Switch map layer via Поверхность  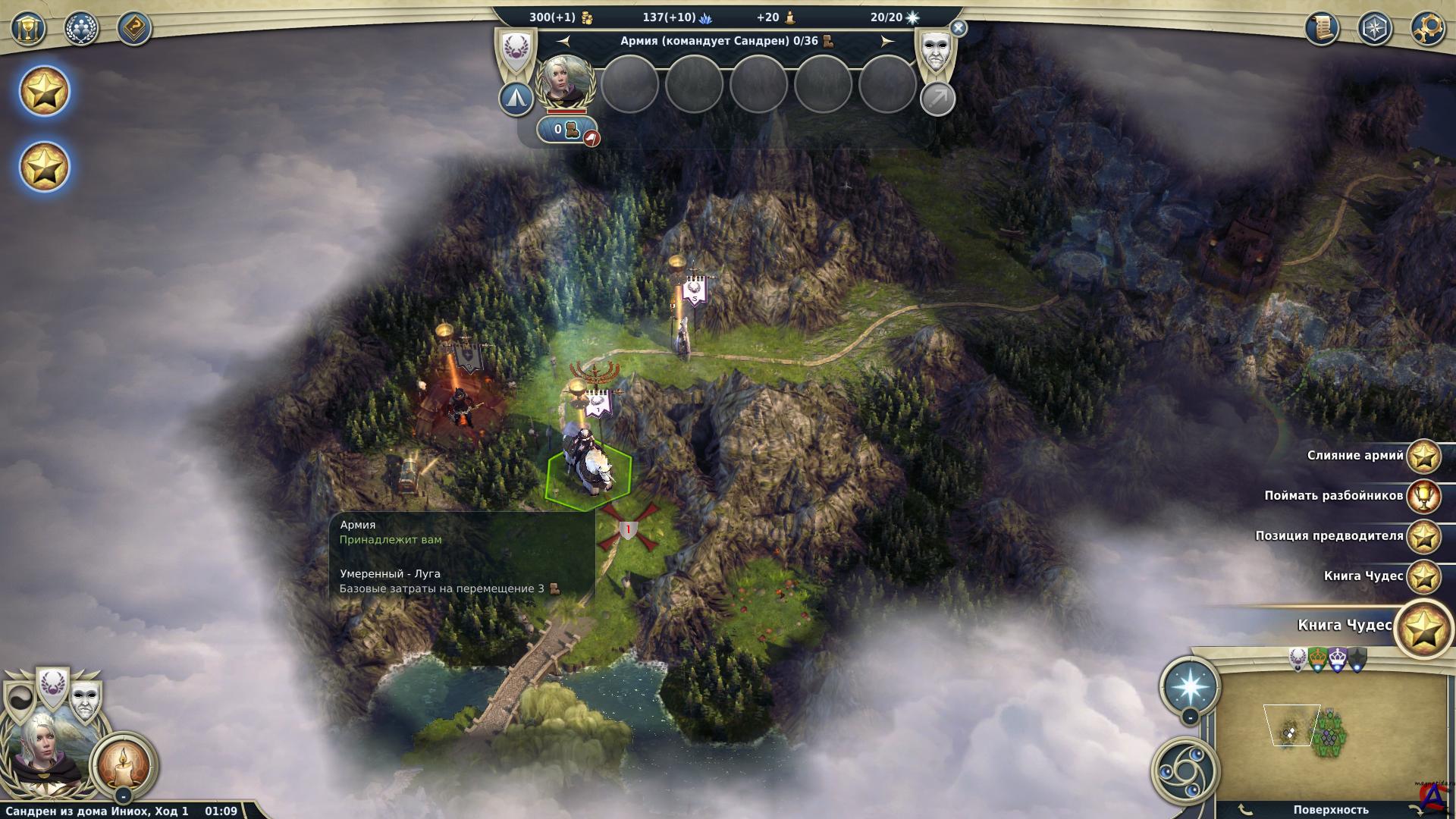point(1331,810)
